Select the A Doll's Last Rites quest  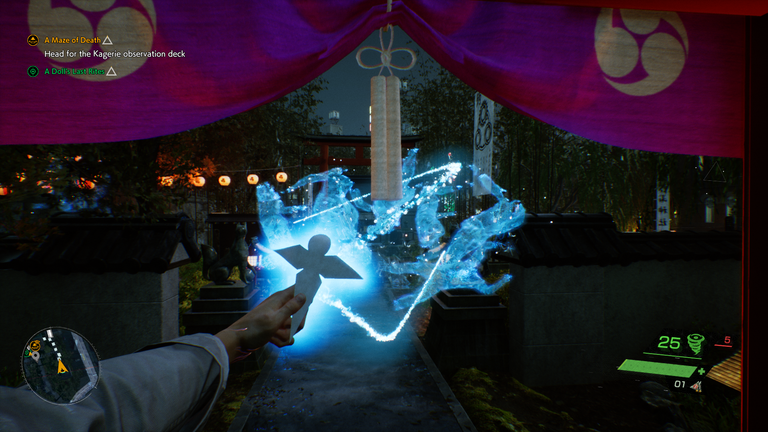(74, 71)
